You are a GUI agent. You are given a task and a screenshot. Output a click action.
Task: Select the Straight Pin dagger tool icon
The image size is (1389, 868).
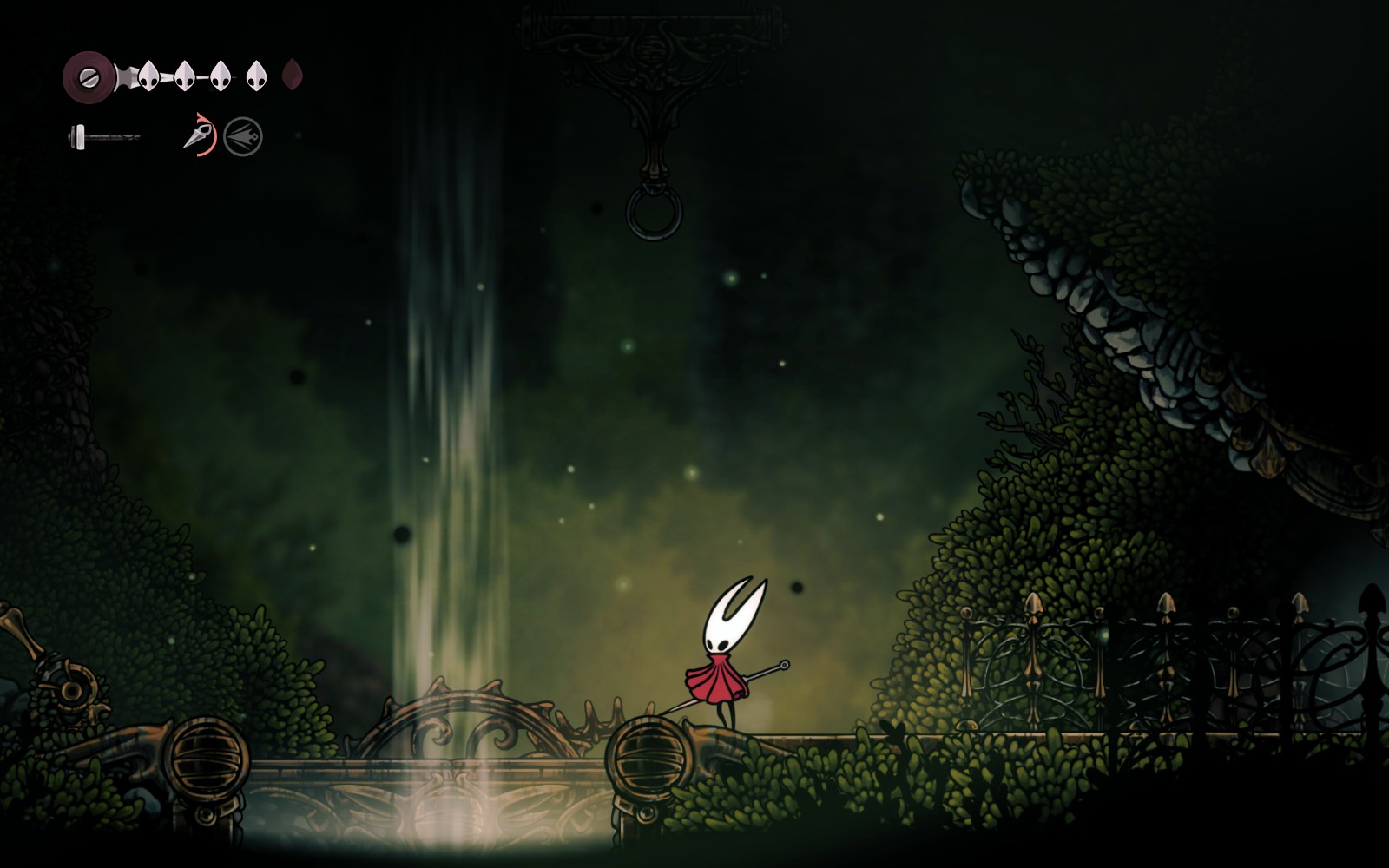click(x=199, y=136)
